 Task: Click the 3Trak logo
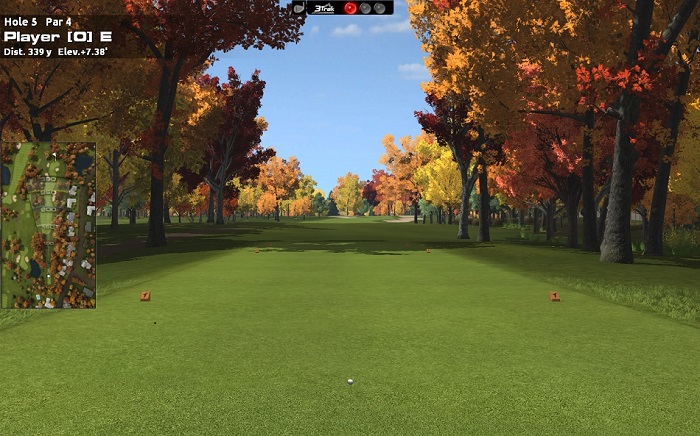(323, 8)
